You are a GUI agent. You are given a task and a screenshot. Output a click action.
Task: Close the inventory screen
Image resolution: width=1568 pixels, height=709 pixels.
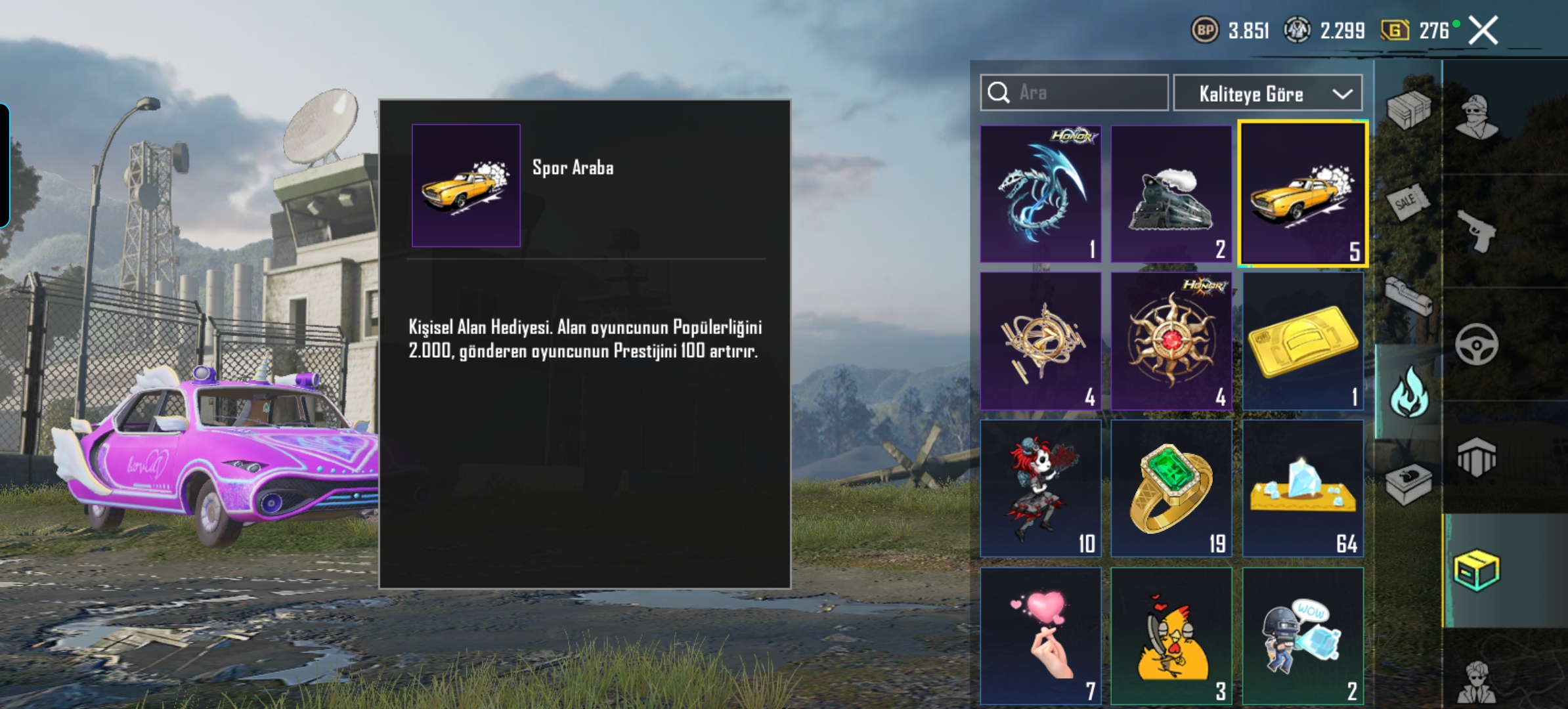(x=1483, y=30)
